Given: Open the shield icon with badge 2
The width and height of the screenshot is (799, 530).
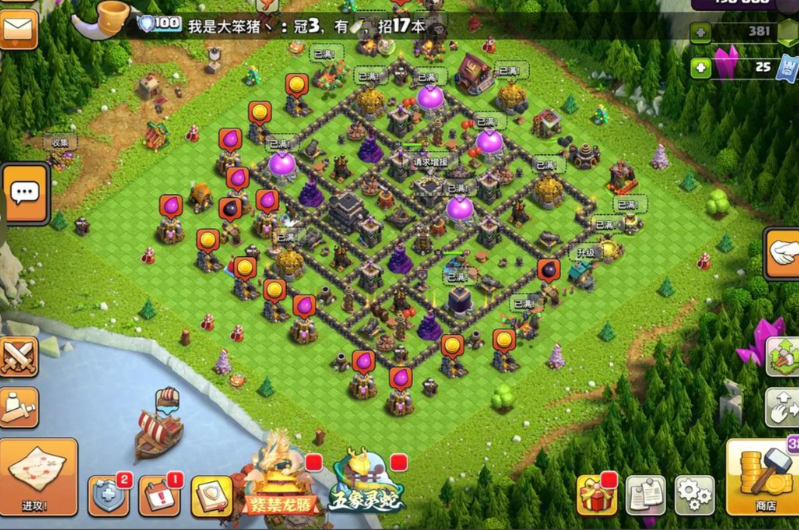Looking at the screenshot, I should [x=109, y=495].
